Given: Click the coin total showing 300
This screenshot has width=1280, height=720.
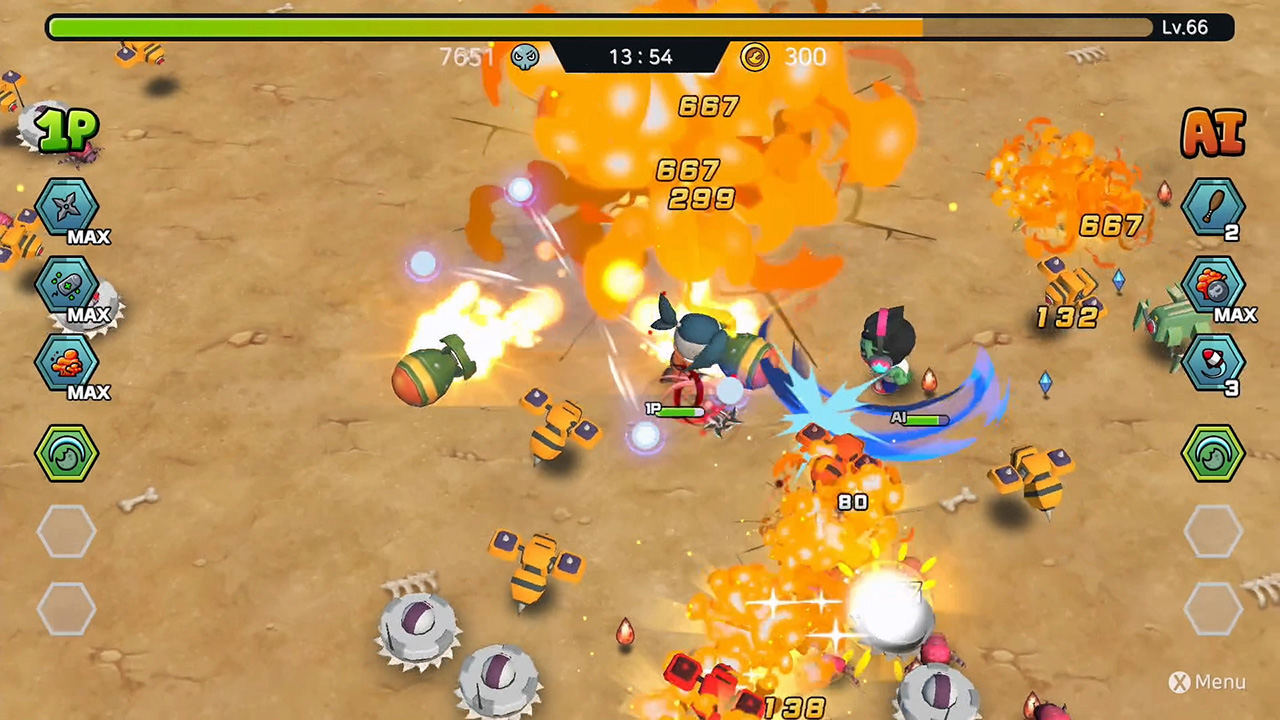Looking at the screenshot, I should (x=805, y=57).
